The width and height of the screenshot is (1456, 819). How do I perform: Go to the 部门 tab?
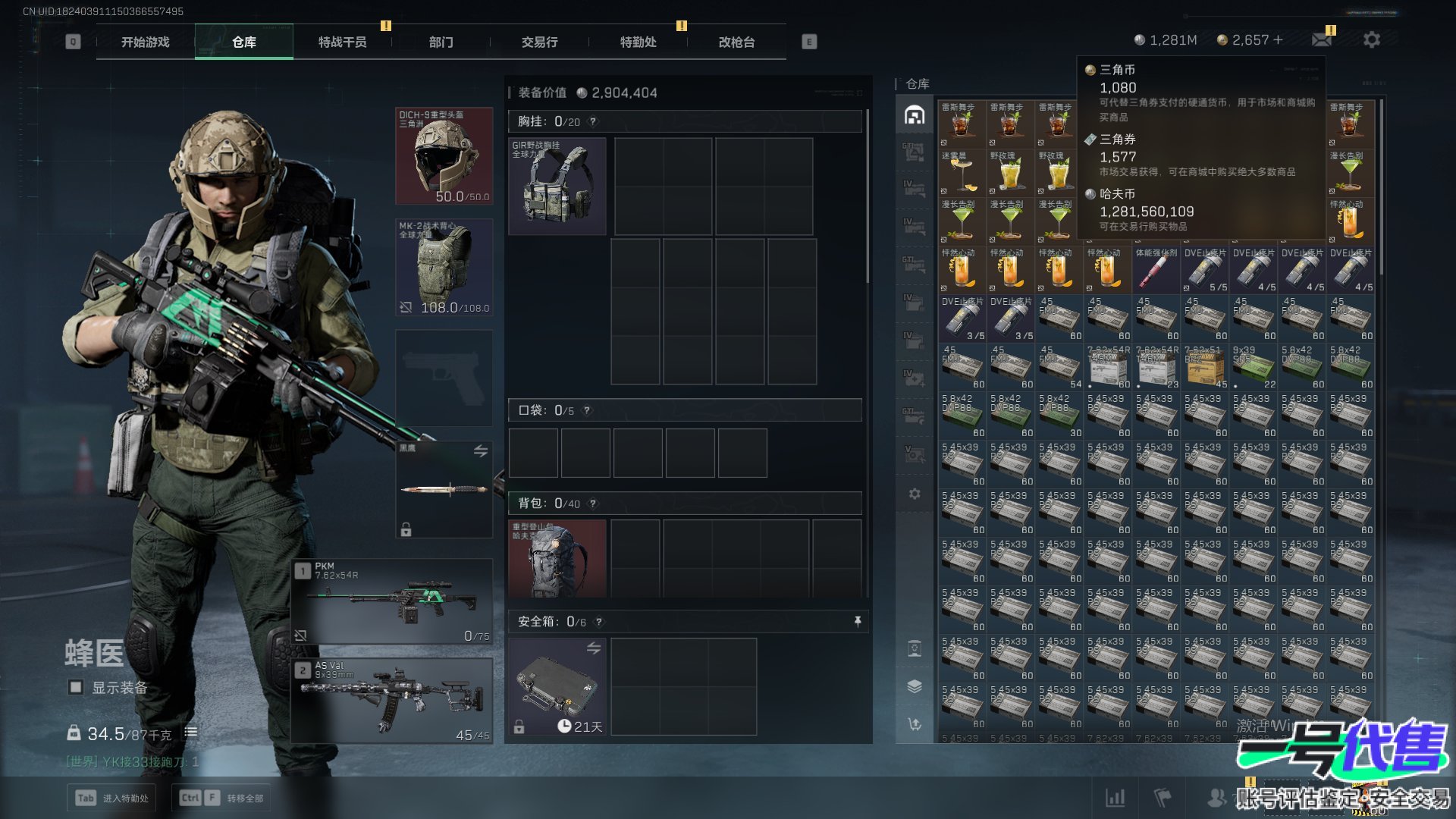point(441,42)
